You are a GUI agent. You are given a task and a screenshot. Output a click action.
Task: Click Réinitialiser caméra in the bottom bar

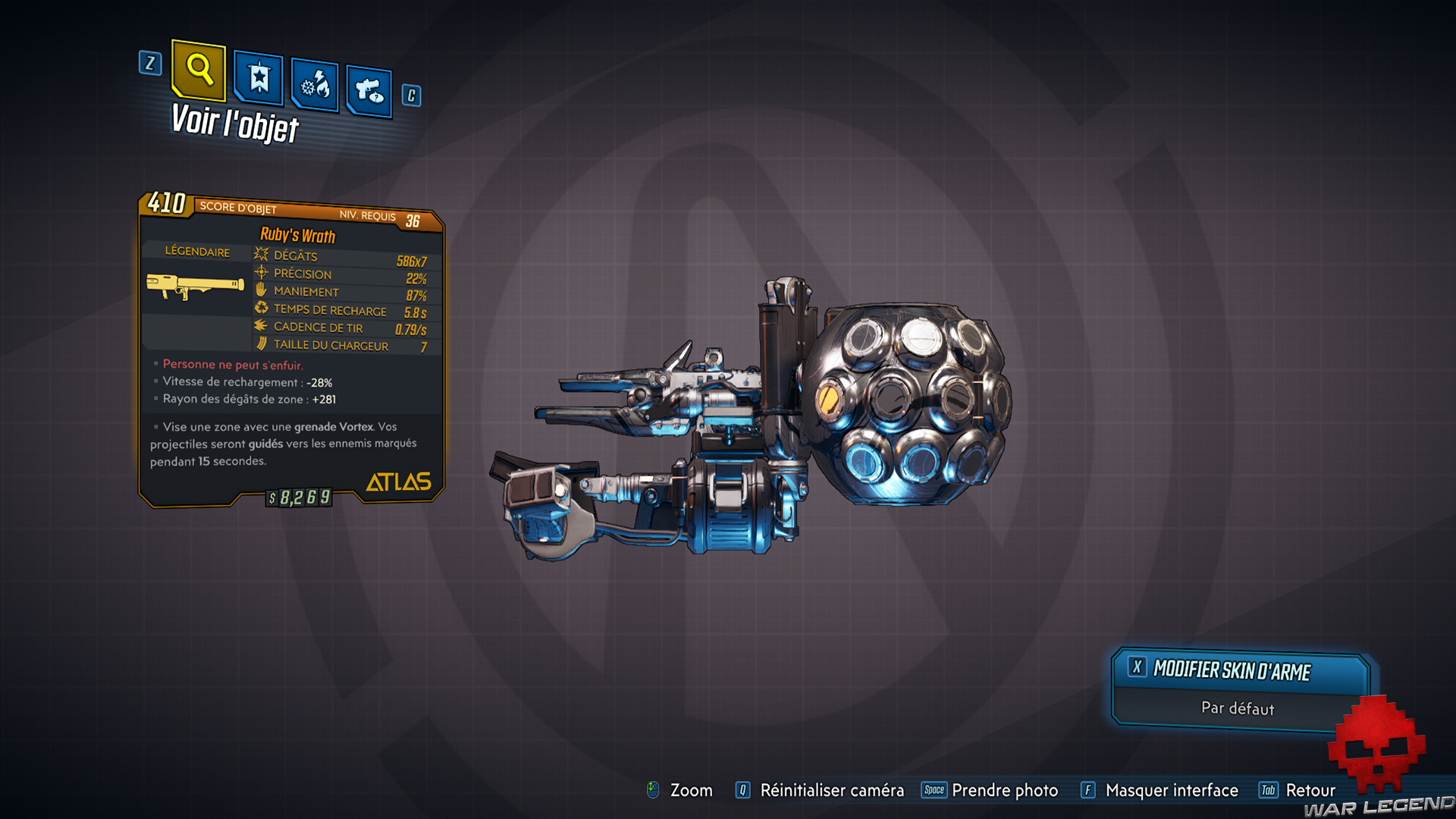click(833, 790)
